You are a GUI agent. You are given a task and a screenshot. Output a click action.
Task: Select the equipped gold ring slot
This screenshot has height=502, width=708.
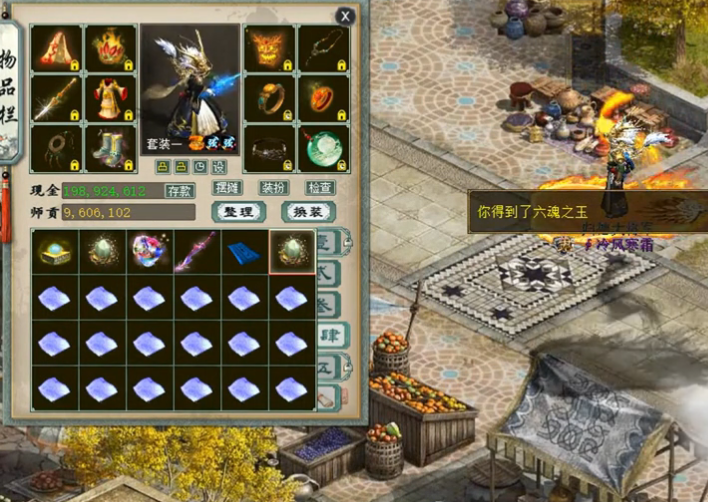click(x=270, y=97)
